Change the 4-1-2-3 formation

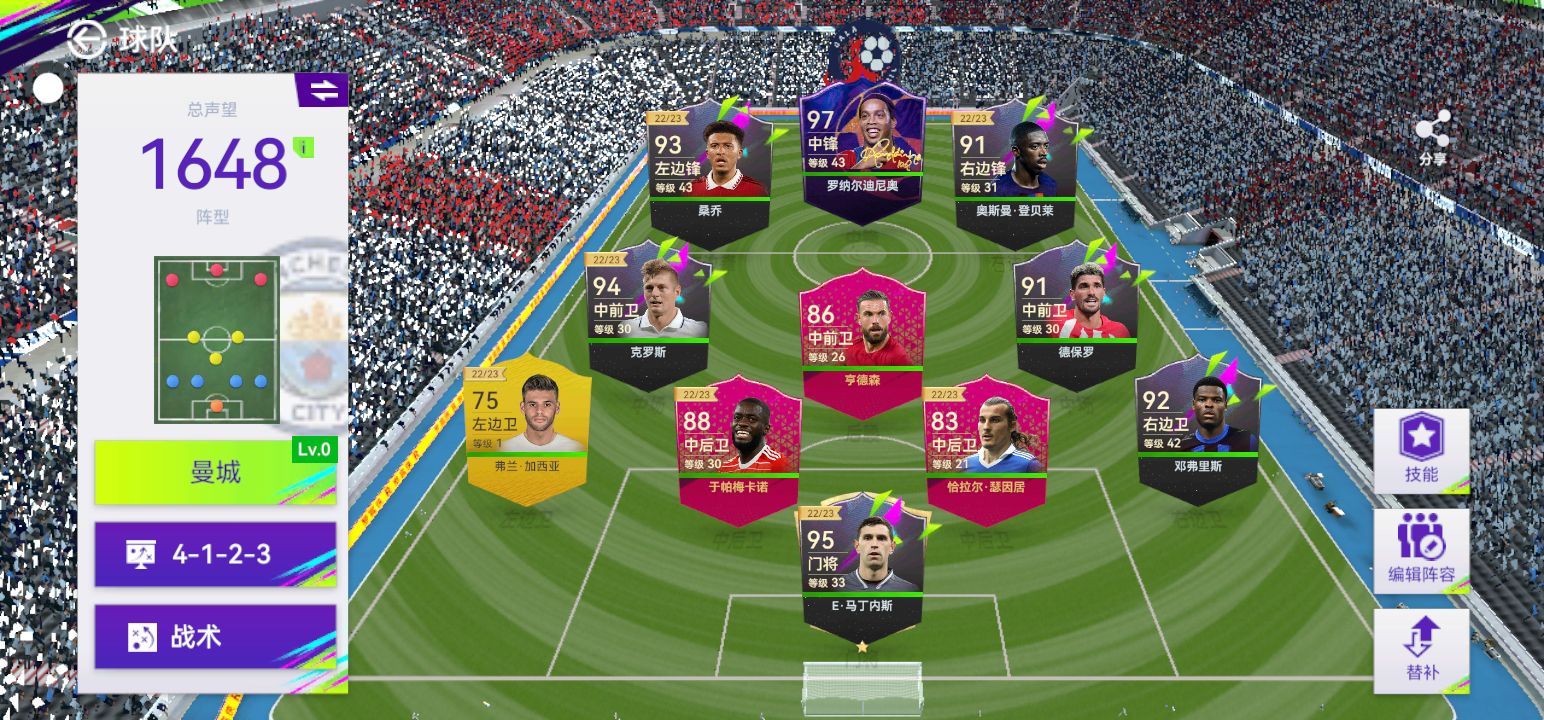[215, 554]
